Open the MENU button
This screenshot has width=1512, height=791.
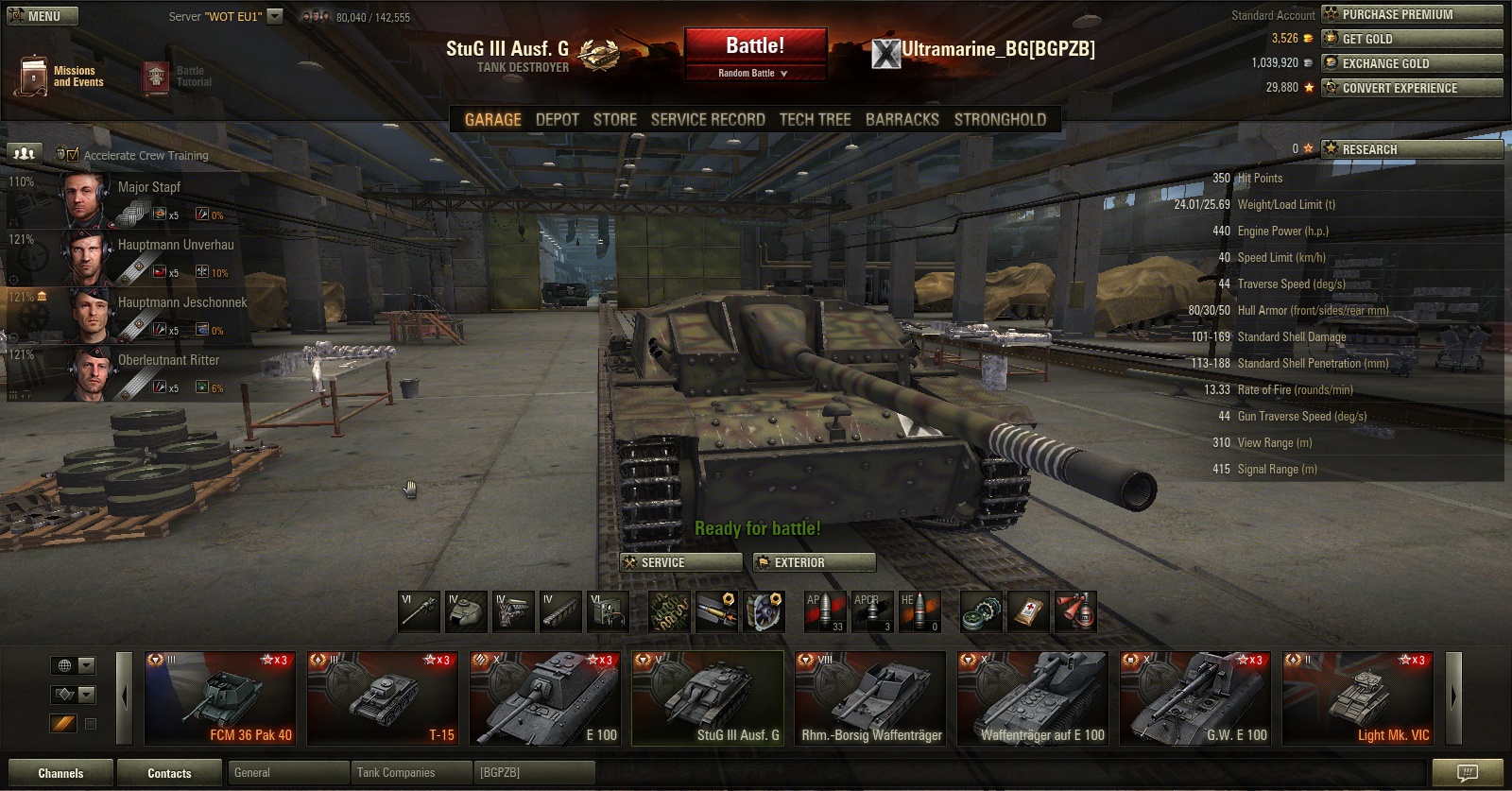[43, 16]
